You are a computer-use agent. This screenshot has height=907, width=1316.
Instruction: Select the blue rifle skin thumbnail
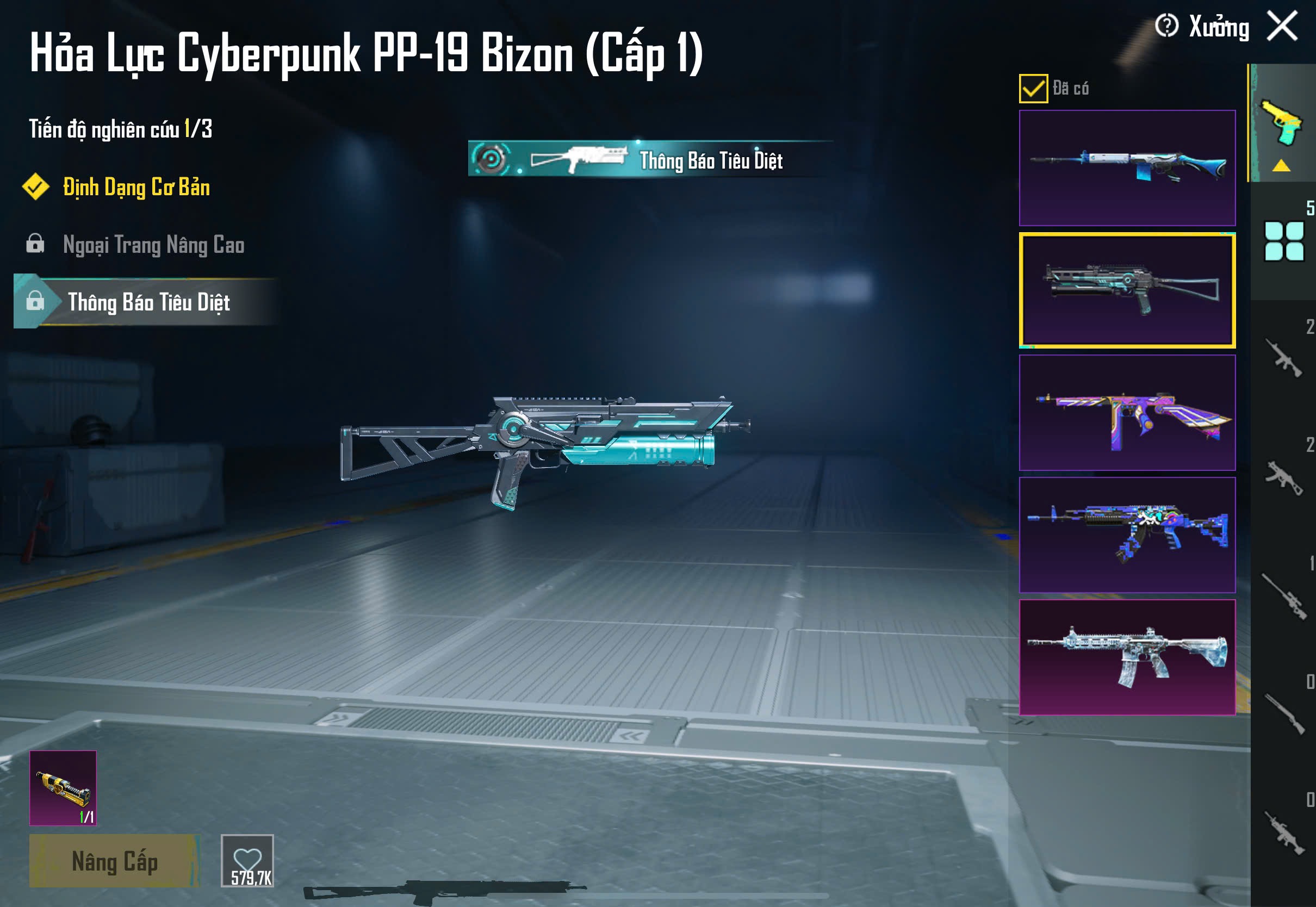click(x=1127, y=167)
